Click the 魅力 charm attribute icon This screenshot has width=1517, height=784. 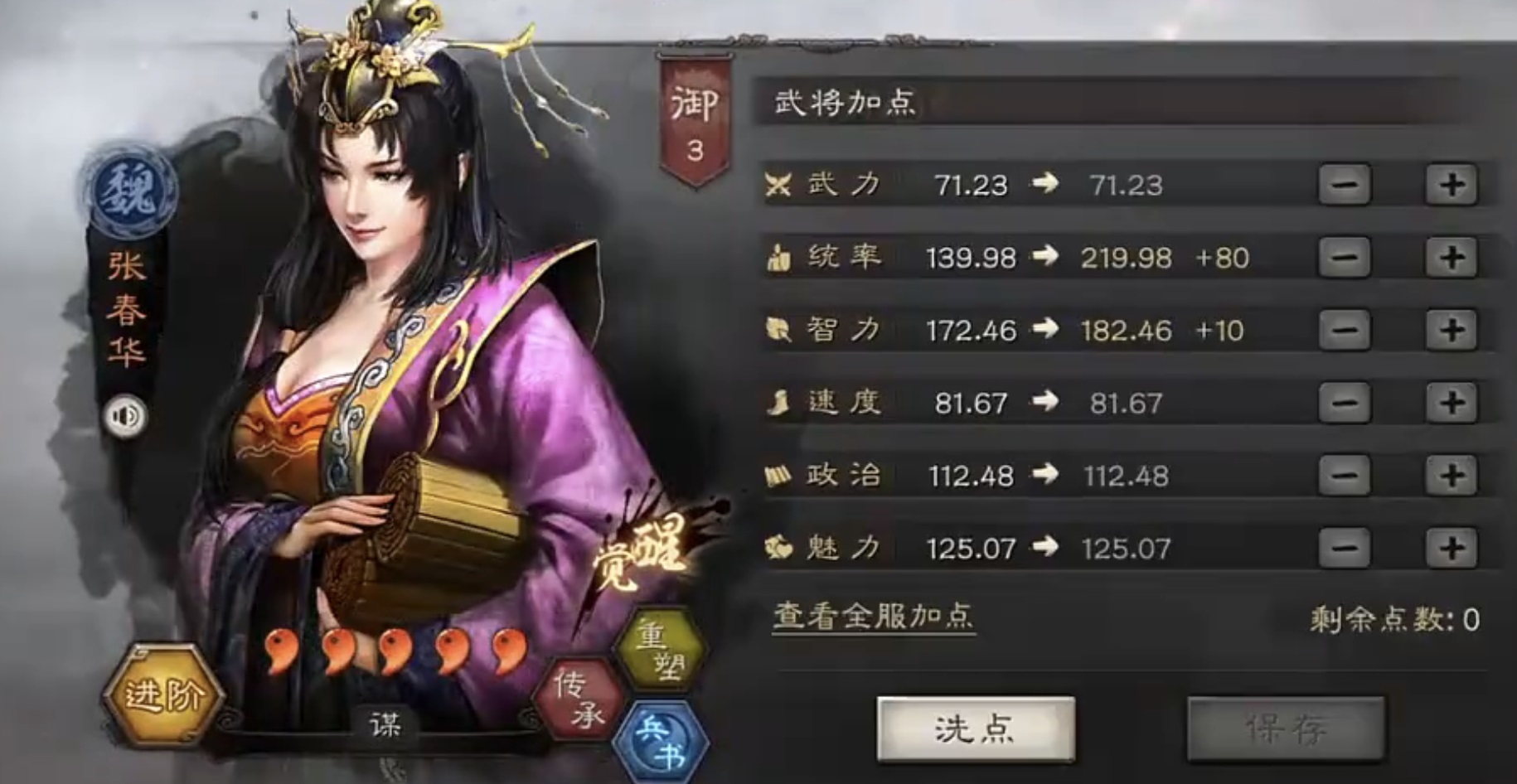click(778, 547)
